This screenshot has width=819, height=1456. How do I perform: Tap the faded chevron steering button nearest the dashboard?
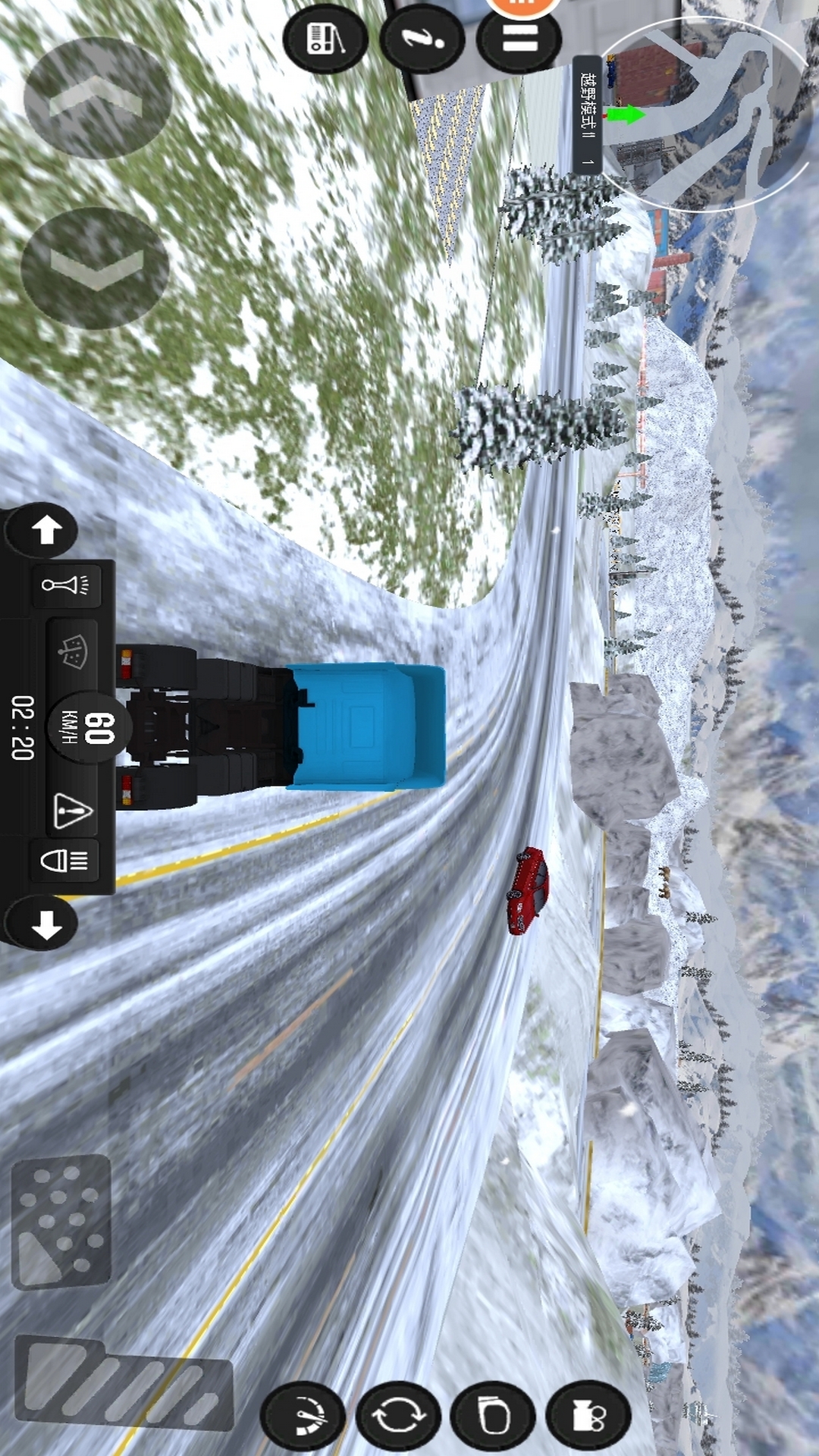pyautogui.click(x=96, y=268)
